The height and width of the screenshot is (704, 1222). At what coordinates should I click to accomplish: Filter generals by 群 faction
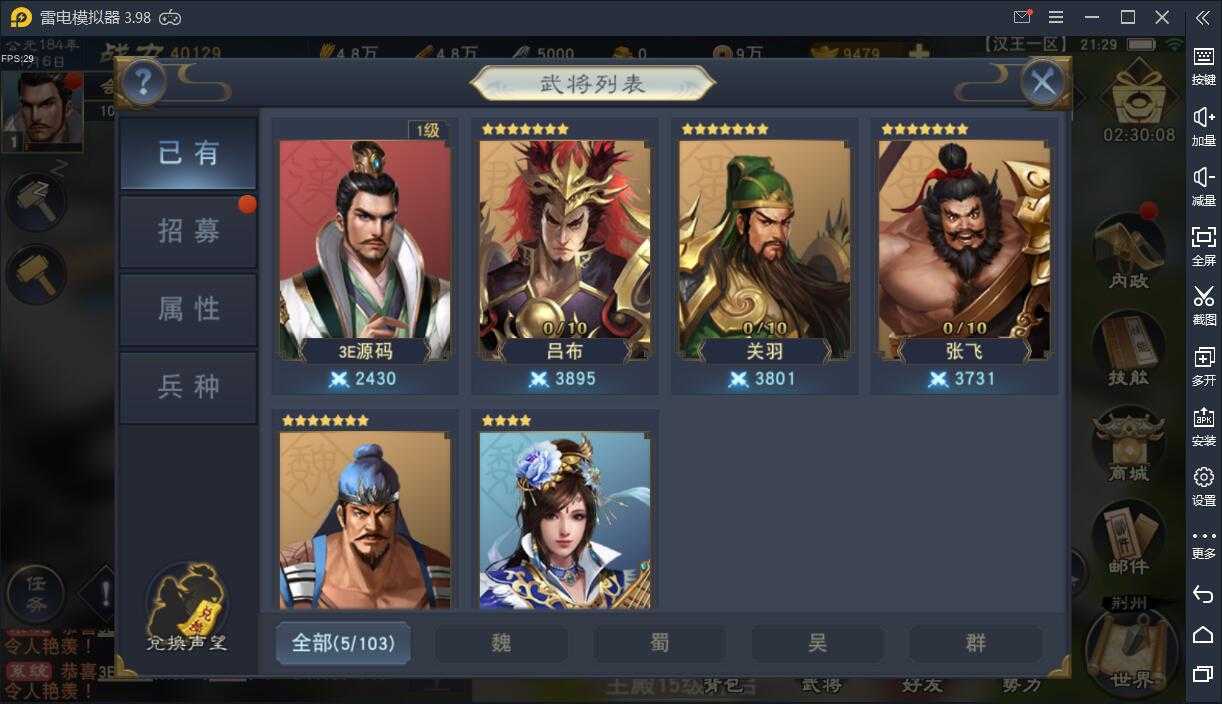point(976,643)
